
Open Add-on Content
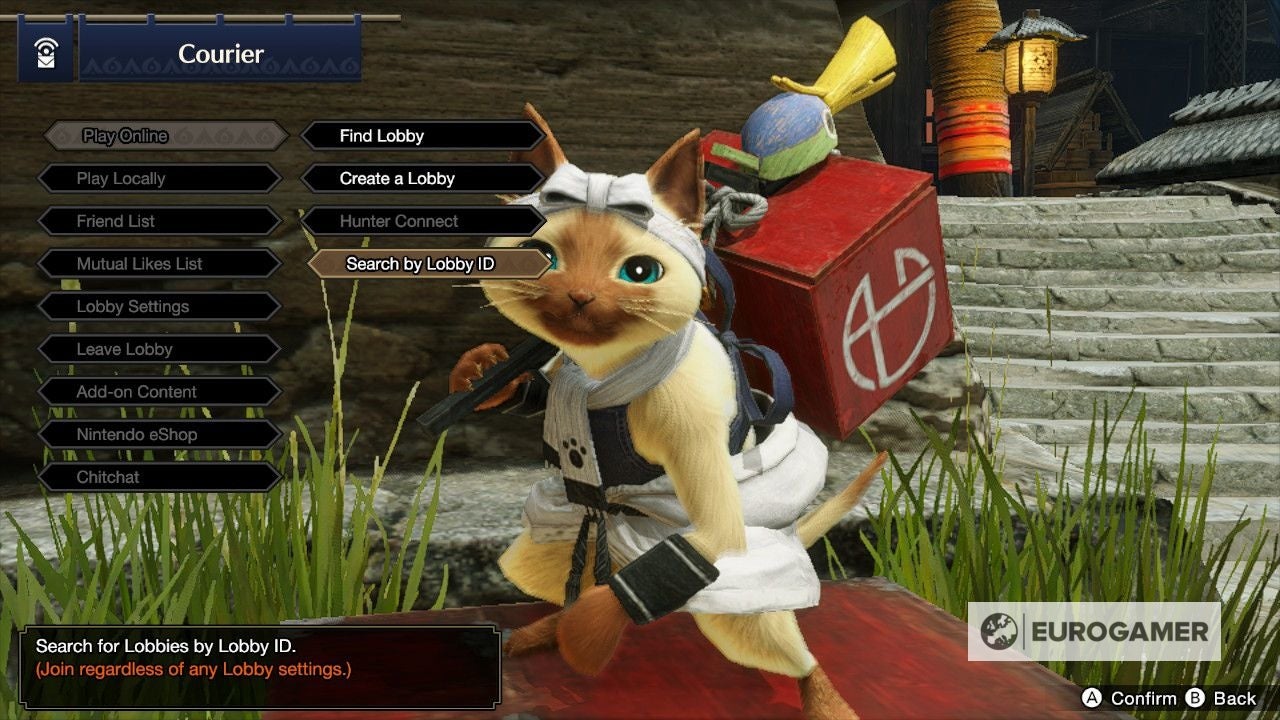(x=160, y=392)
